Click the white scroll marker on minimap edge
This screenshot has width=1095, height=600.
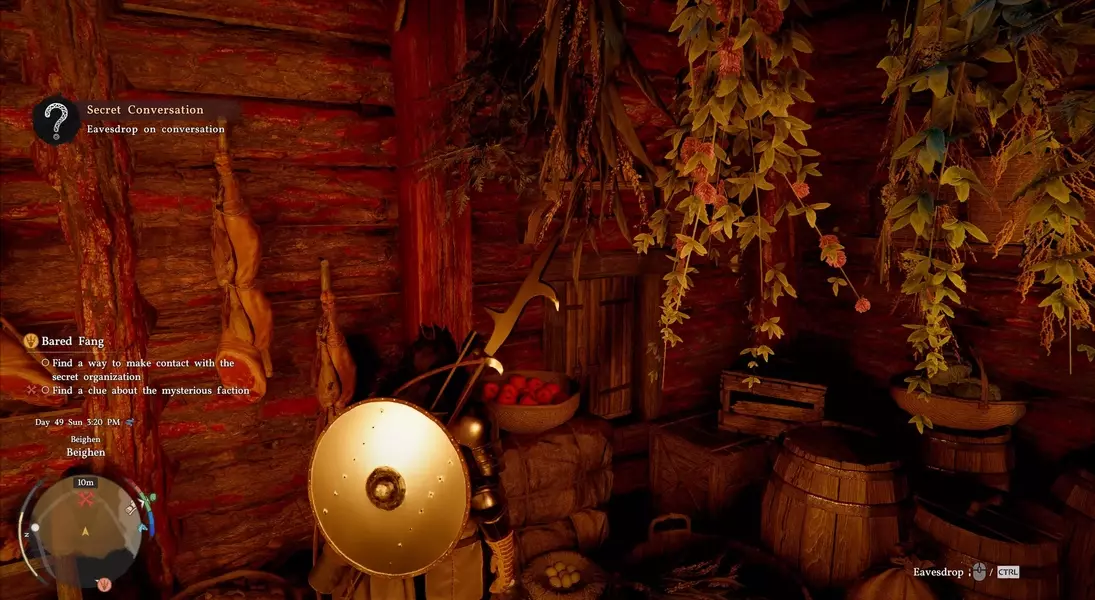click(x=132, y=510)
